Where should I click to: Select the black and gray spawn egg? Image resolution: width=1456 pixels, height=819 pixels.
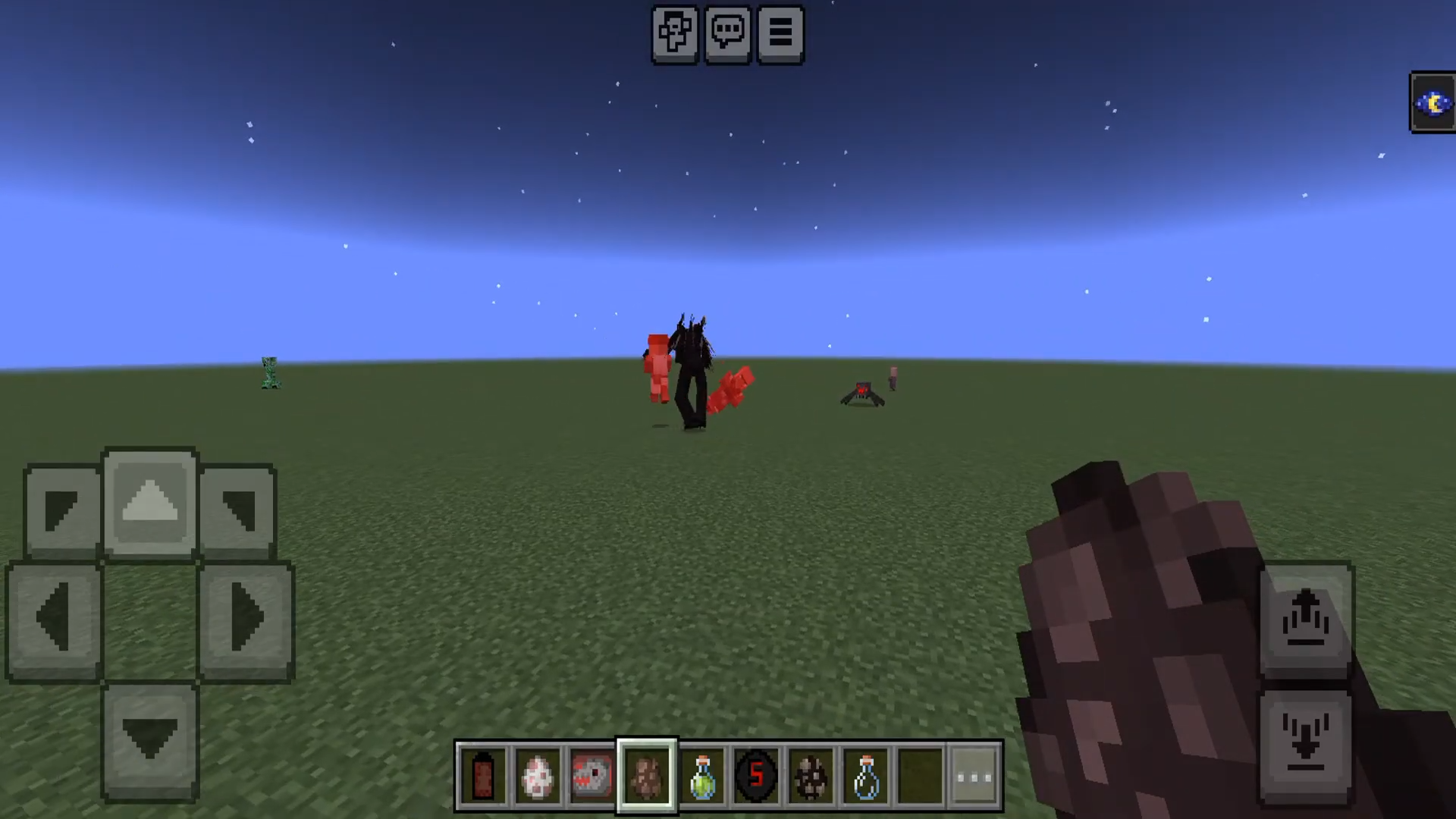pos(811,776)
